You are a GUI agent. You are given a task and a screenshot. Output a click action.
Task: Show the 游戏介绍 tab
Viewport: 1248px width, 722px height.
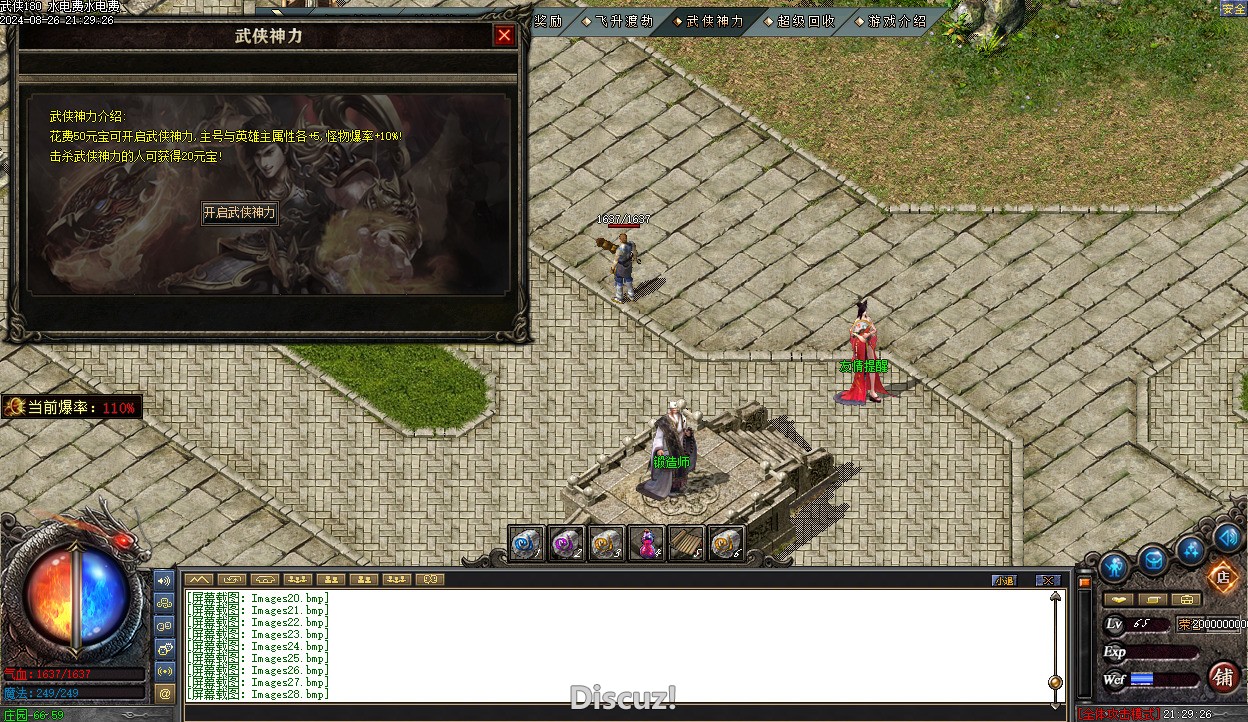896,21
